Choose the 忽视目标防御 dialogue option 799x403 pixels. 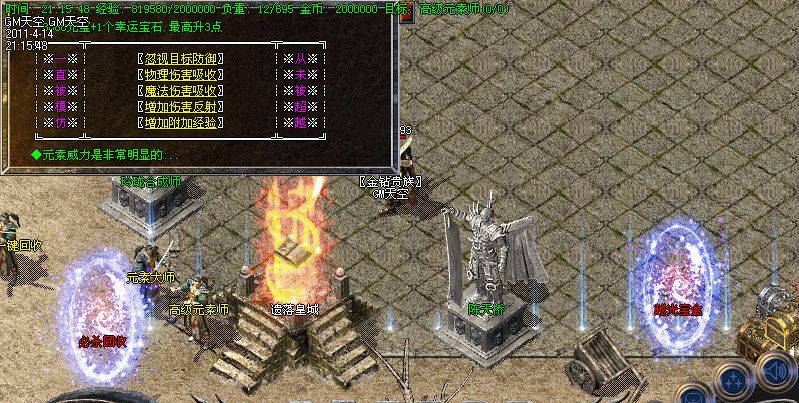[x=180, y=59]
